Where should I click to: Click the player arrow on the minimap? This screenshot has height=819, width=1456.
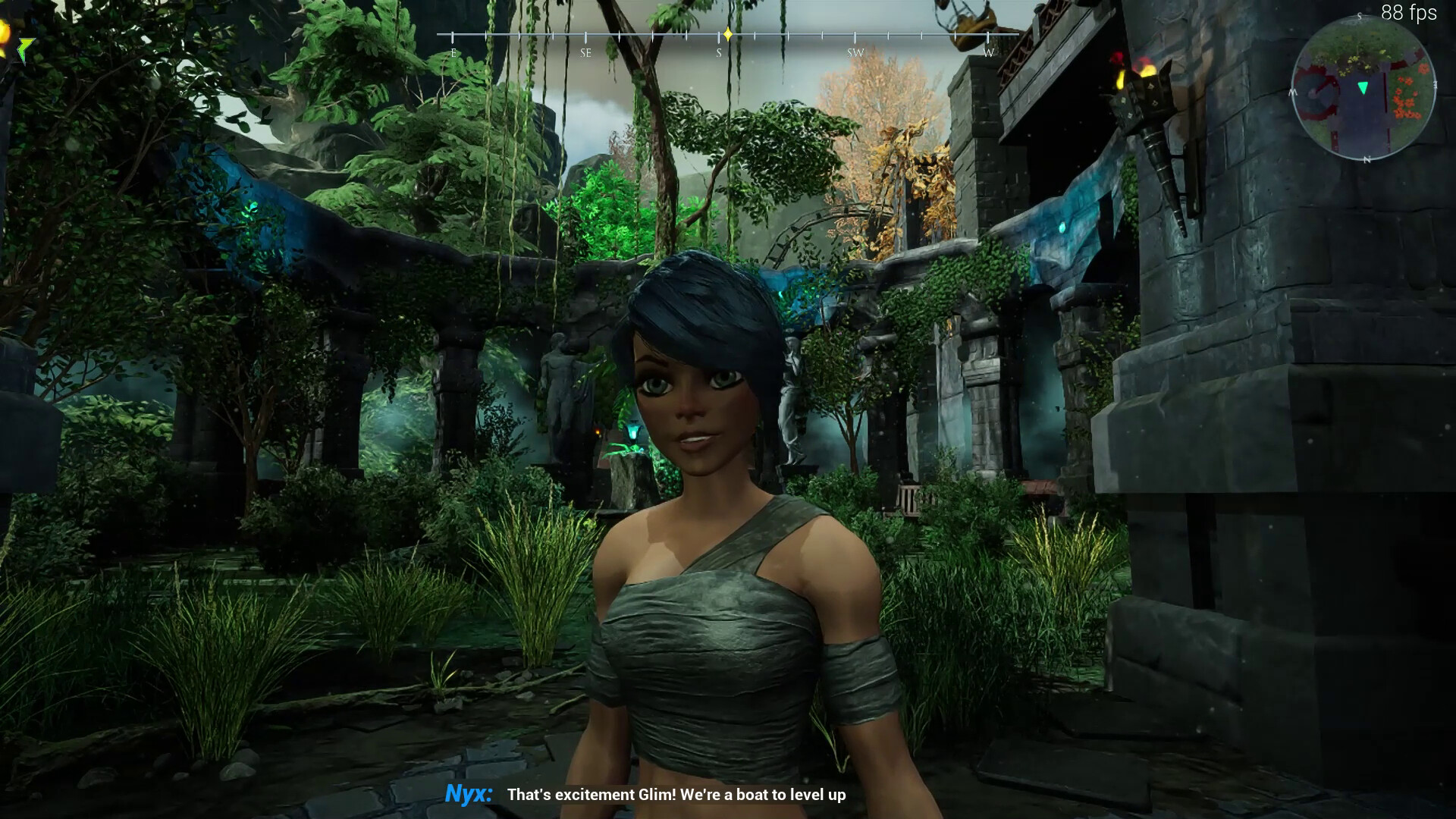point(1363,89)
